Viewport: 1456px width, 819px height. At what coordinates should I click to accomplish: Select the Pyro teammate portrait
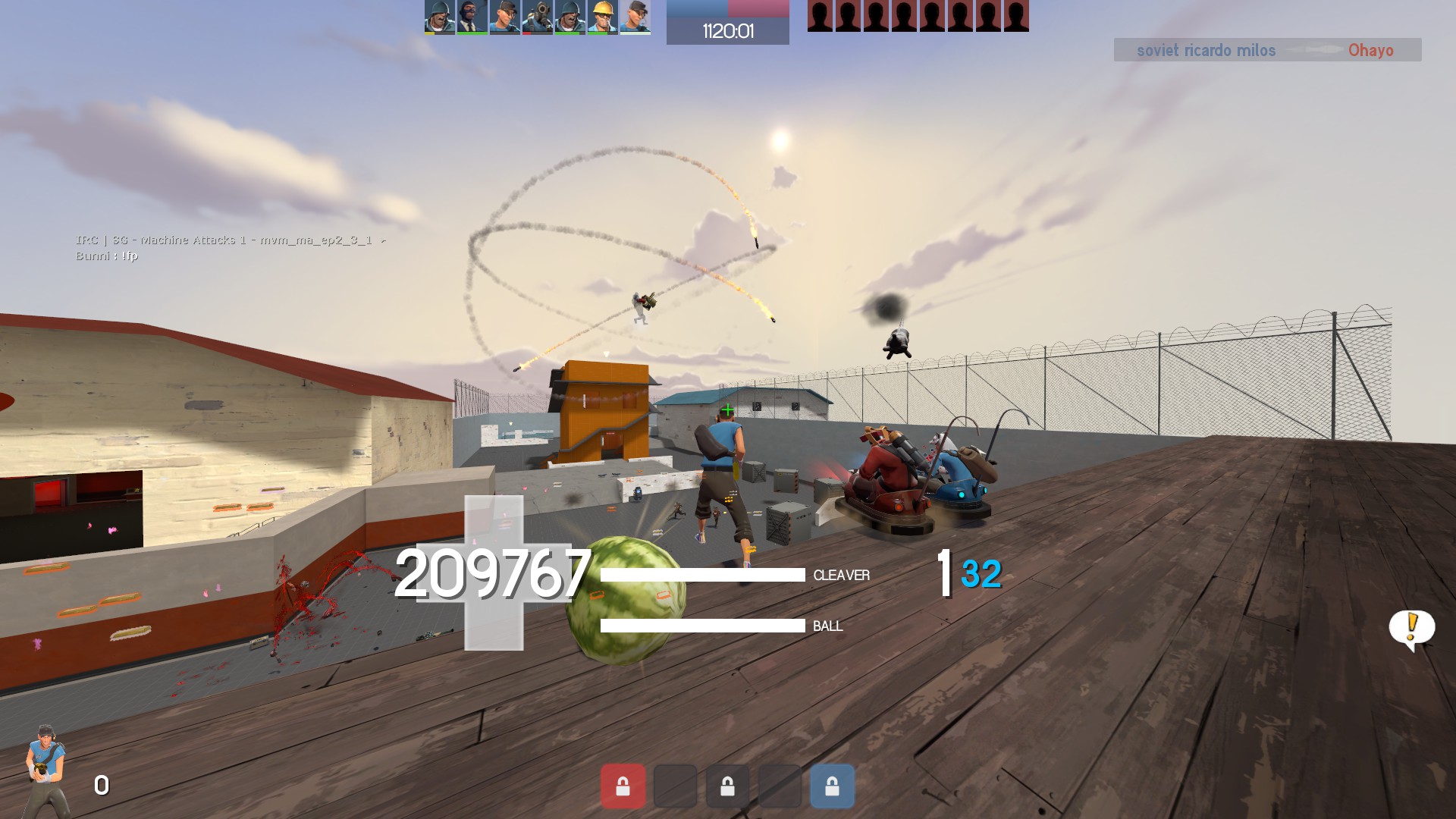[538, 17]
